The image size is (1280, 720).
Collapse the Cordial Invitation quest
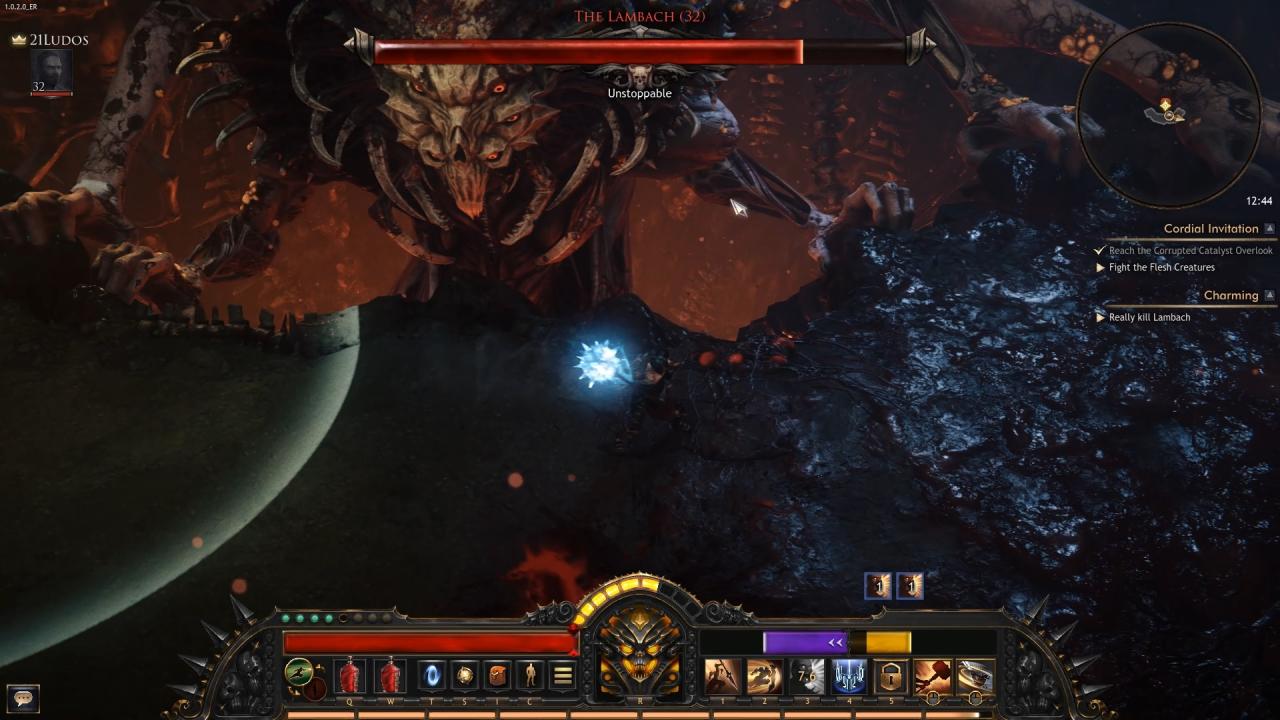pos(1269,229)
